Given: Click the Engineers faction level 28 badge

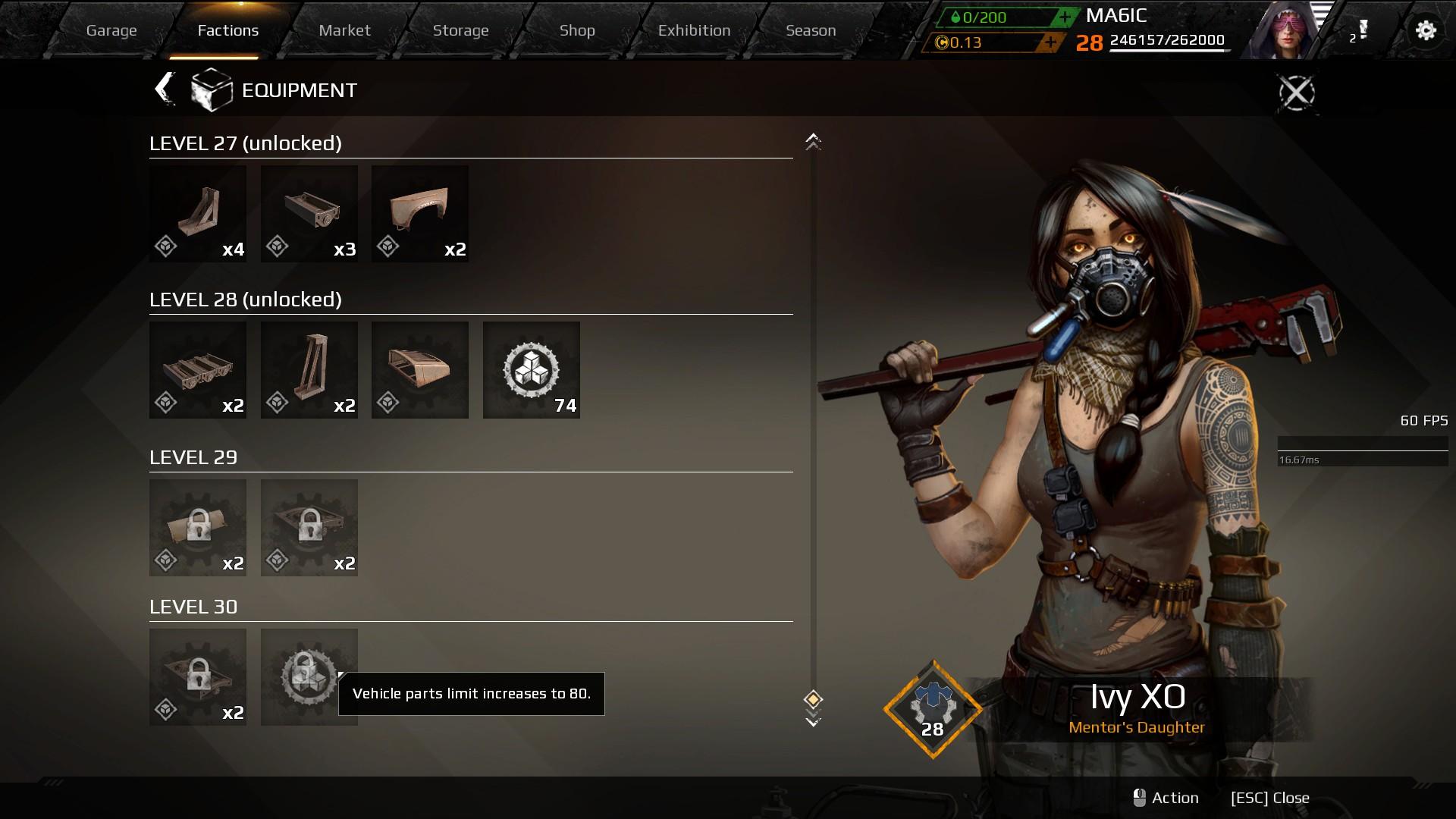Looking at the screenshot, I should [933, 710].
